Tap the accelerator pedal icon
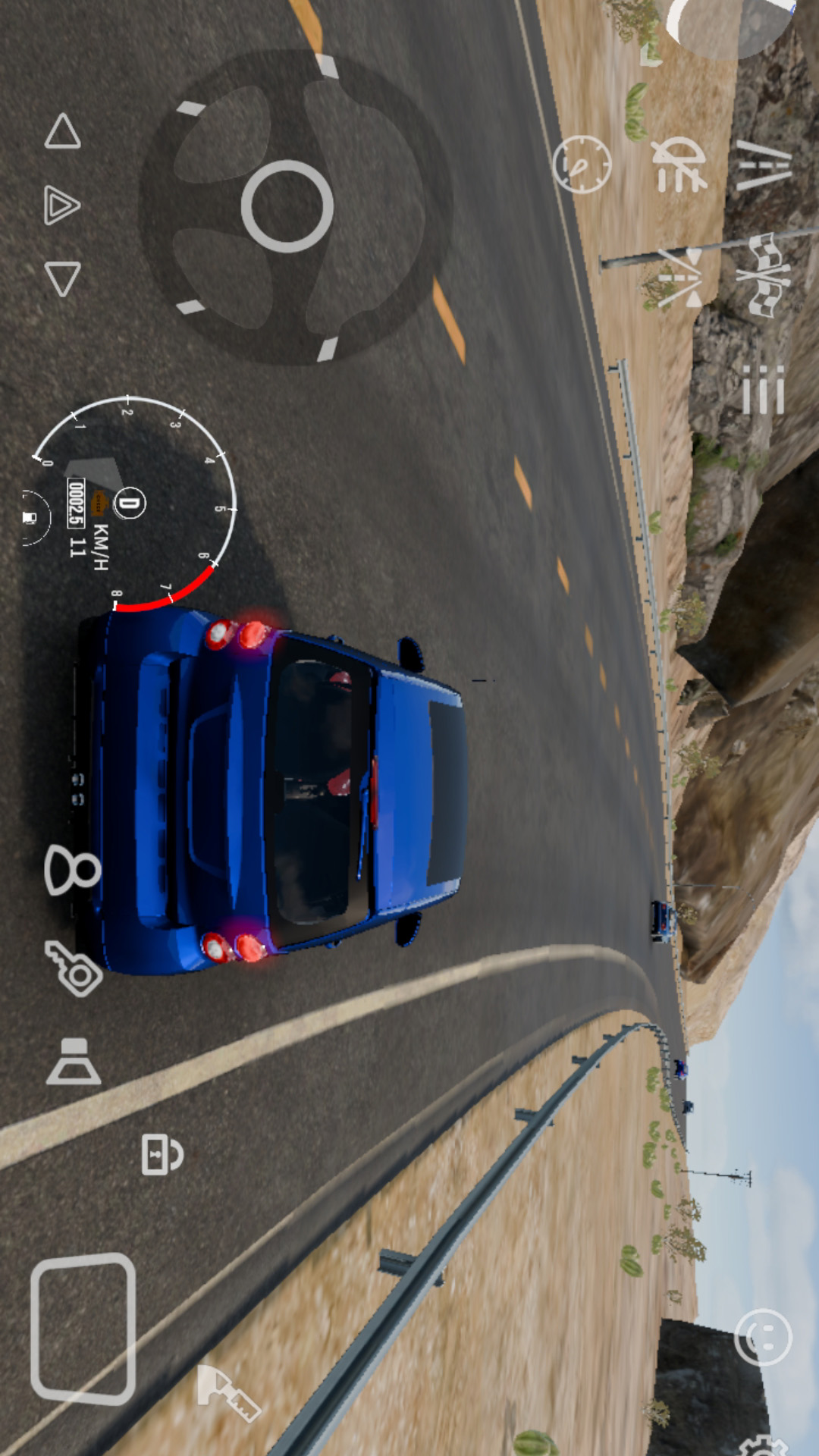 tap(227, 1393)
